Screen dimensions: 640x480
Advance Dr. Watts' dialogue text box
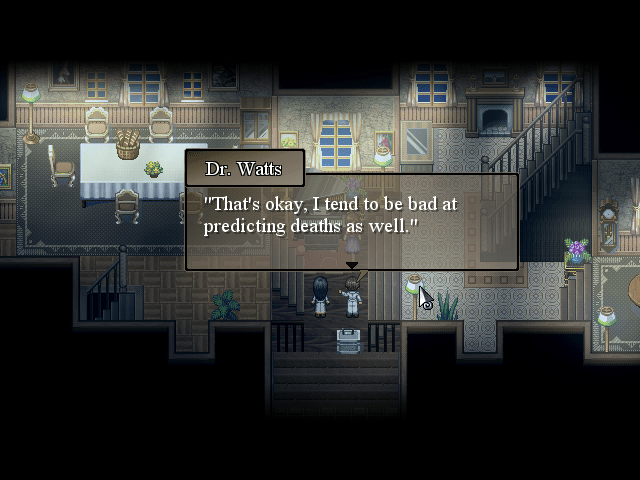[351, 222]
